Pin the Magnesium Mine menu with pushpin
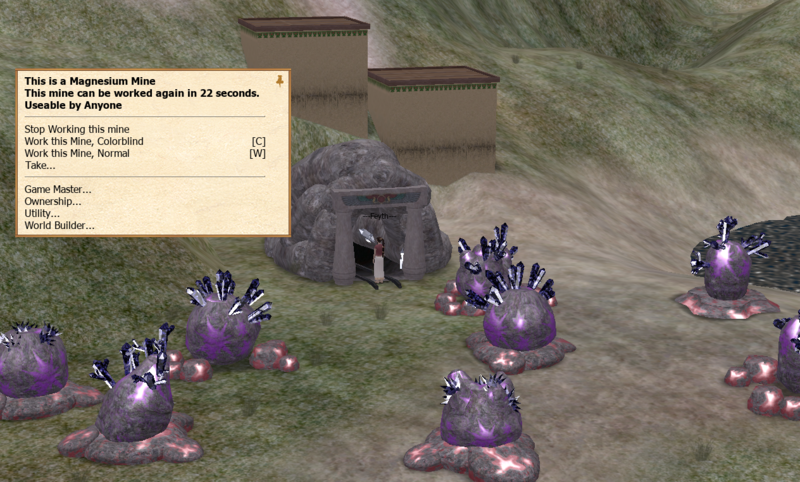800x482 pixels. coord(279,80)
